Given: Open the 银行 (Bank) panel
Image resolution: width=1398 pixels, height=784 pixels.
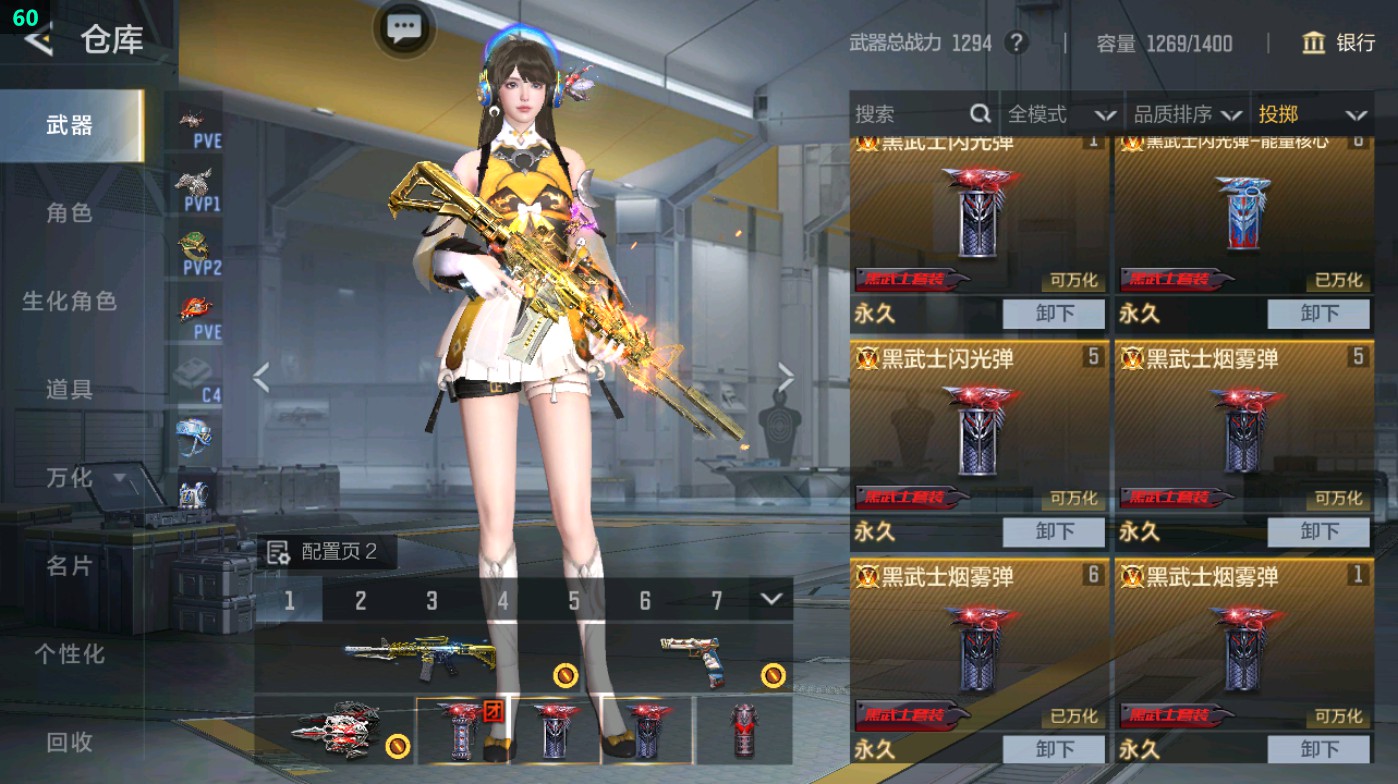Looking at the screenshot, I should [1343, 44].
